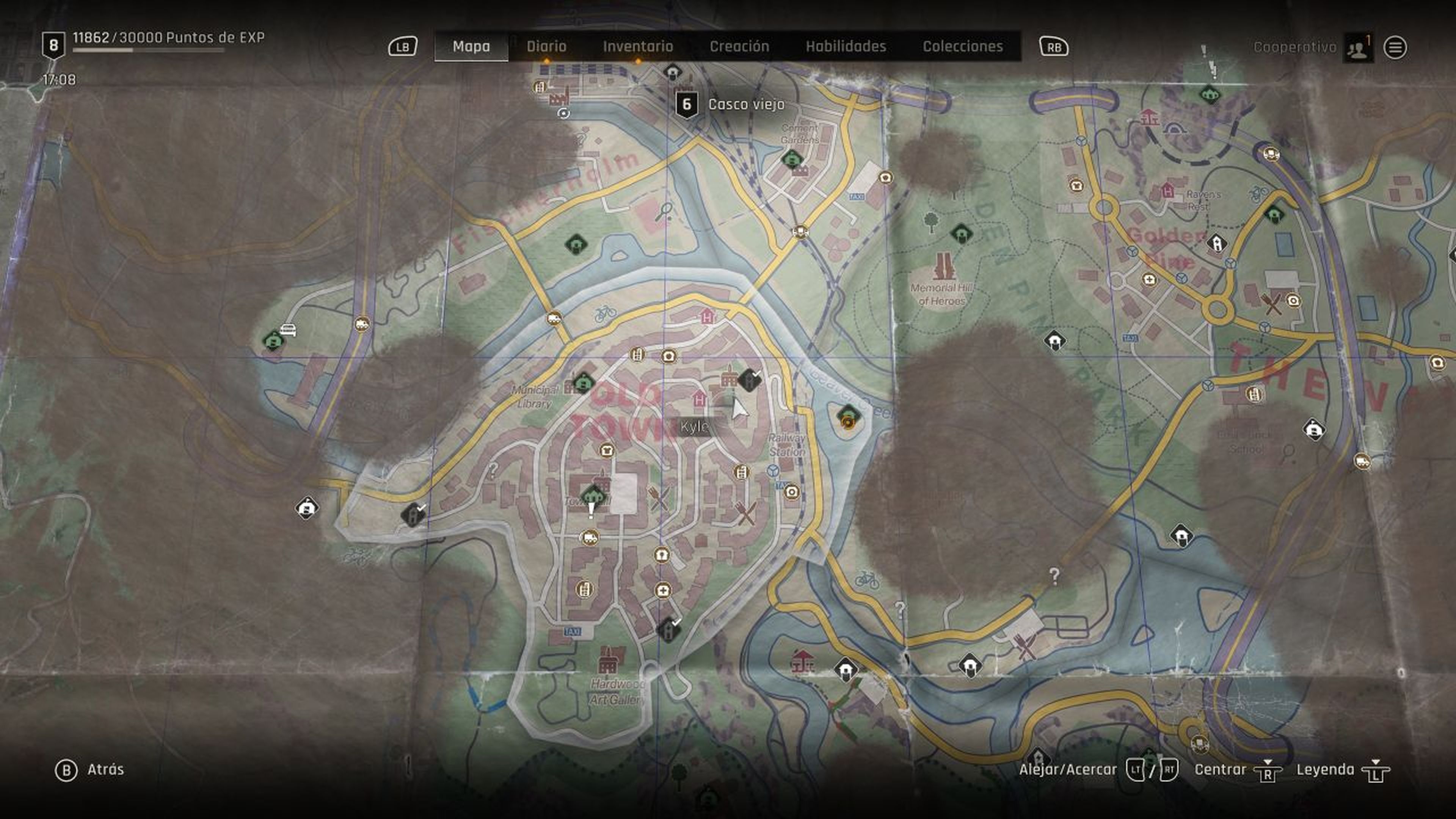The height and width of the screenshot is (819, 1456).
Task: Select the Mapa tab
Action: 471,46
